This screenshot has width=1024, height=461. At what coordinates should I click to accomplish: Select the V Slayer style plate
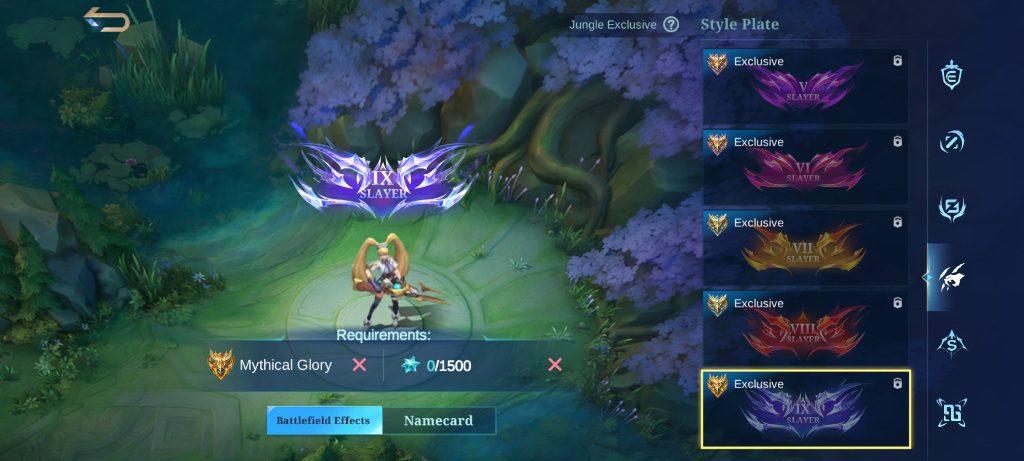[805, 86]
